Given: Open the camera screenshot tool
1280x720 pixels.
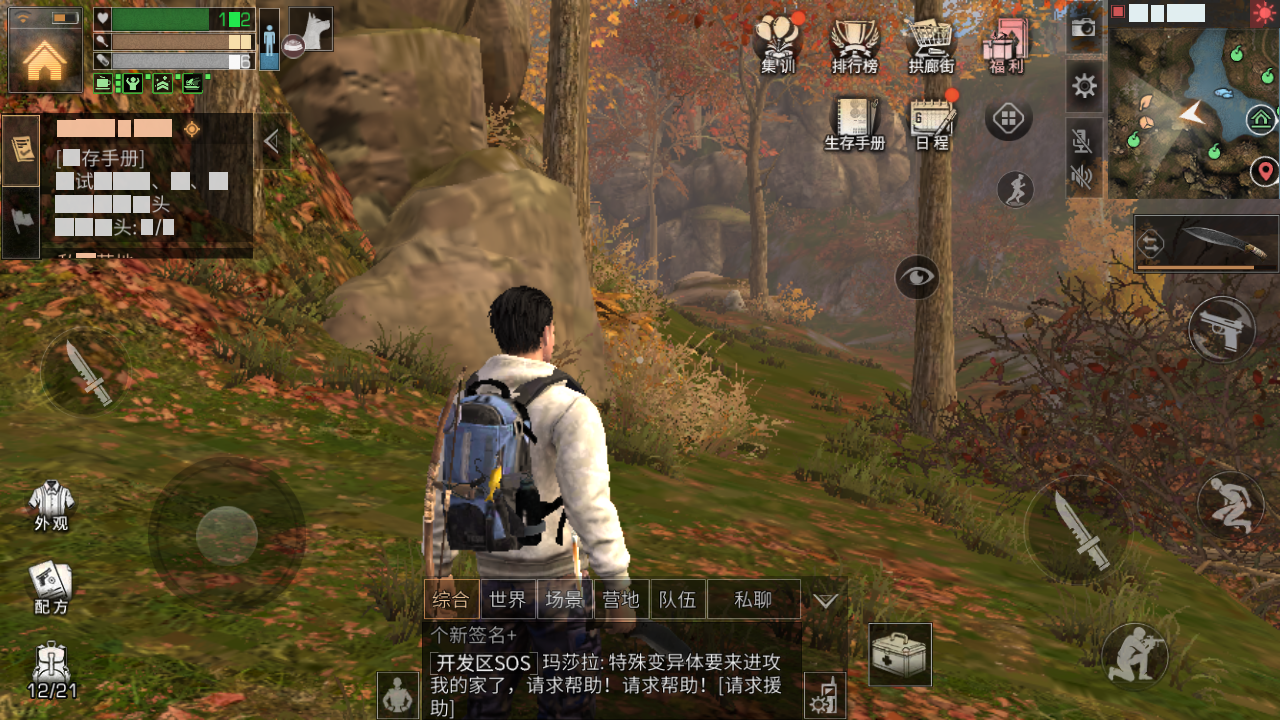Looking at the screenshot, I should [1082, 30].
